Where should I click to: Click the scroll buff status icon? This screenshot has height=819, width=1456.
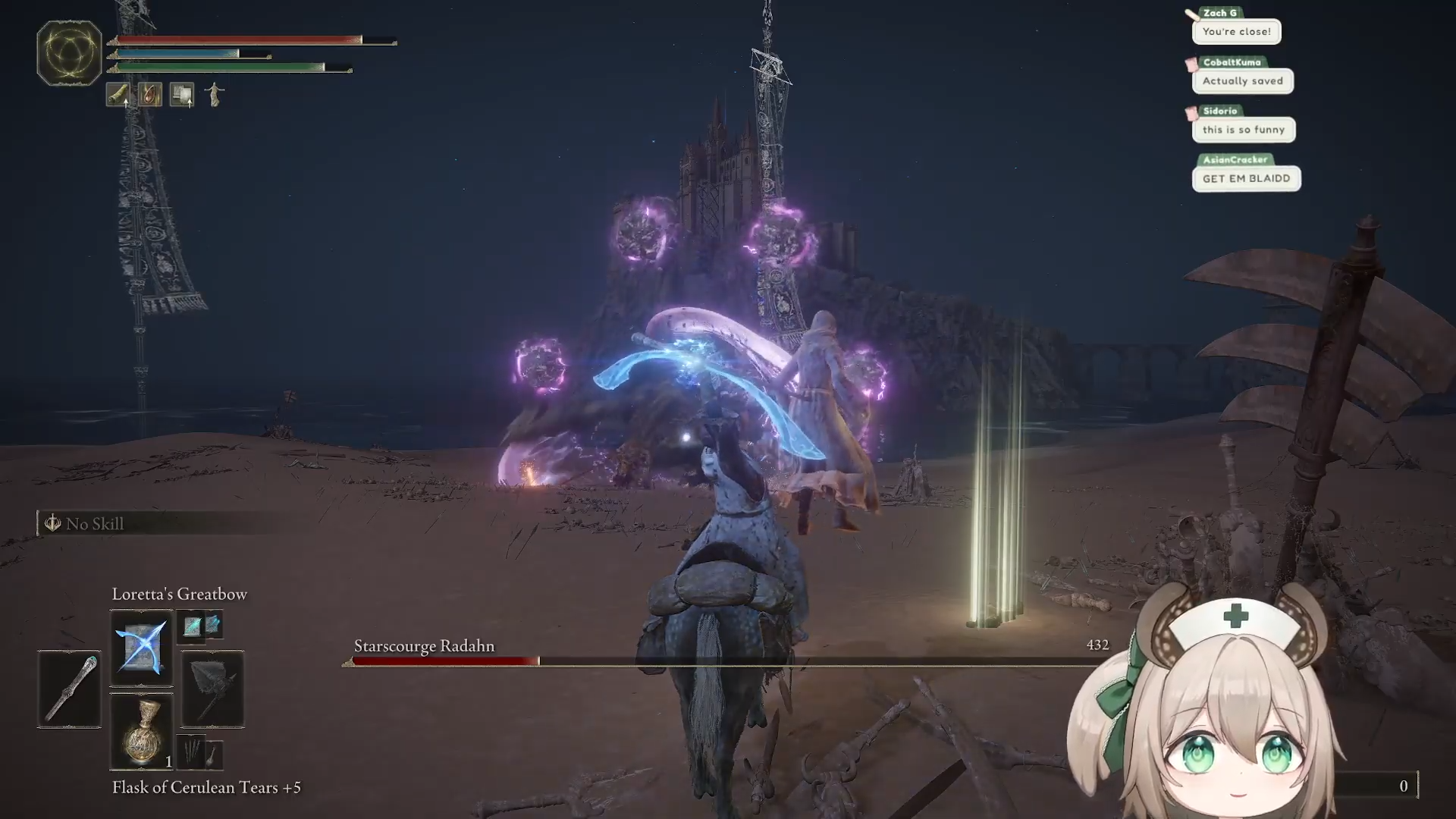[182, 95]
